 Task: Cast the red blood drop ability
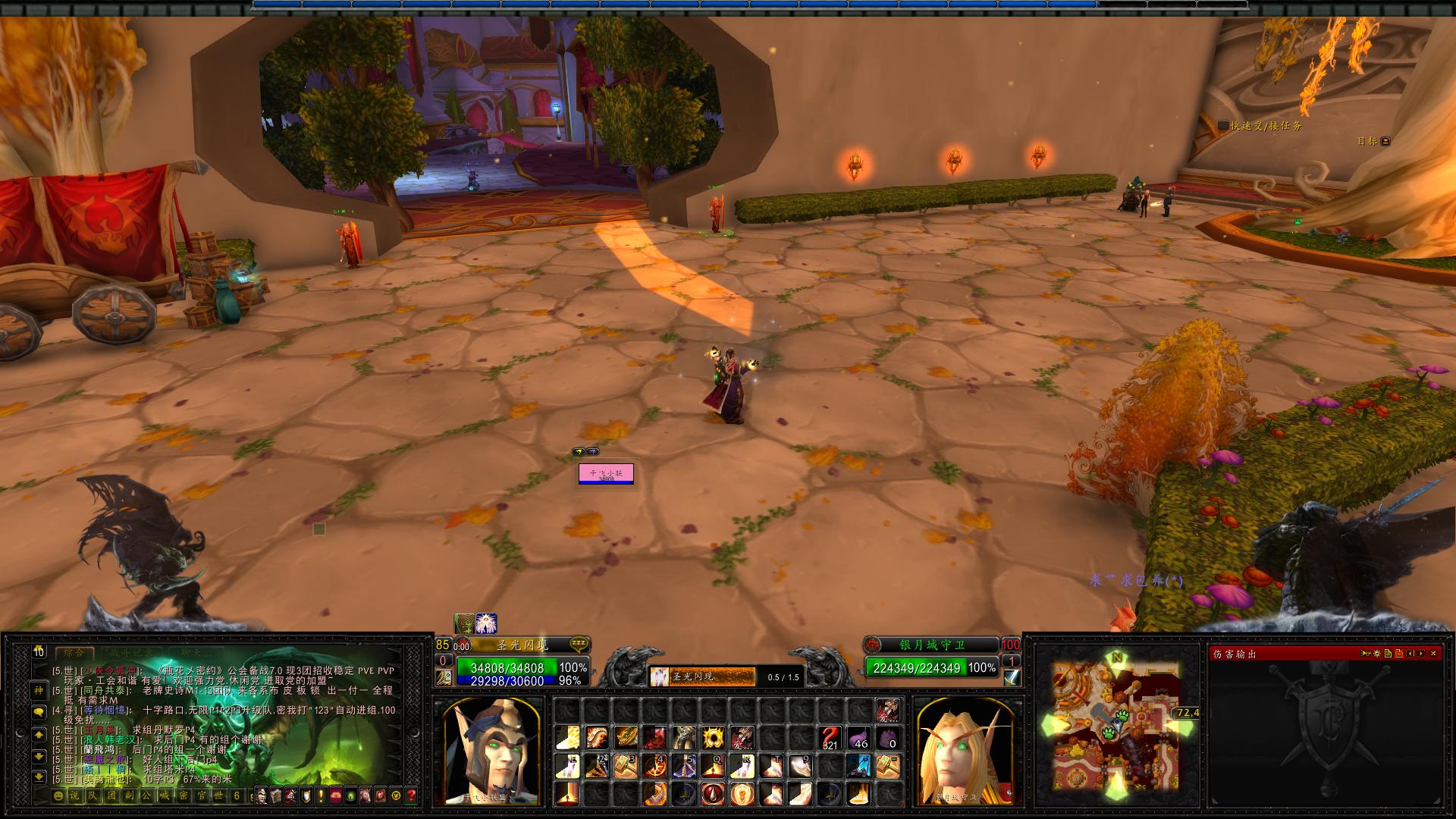click(713, 794)
